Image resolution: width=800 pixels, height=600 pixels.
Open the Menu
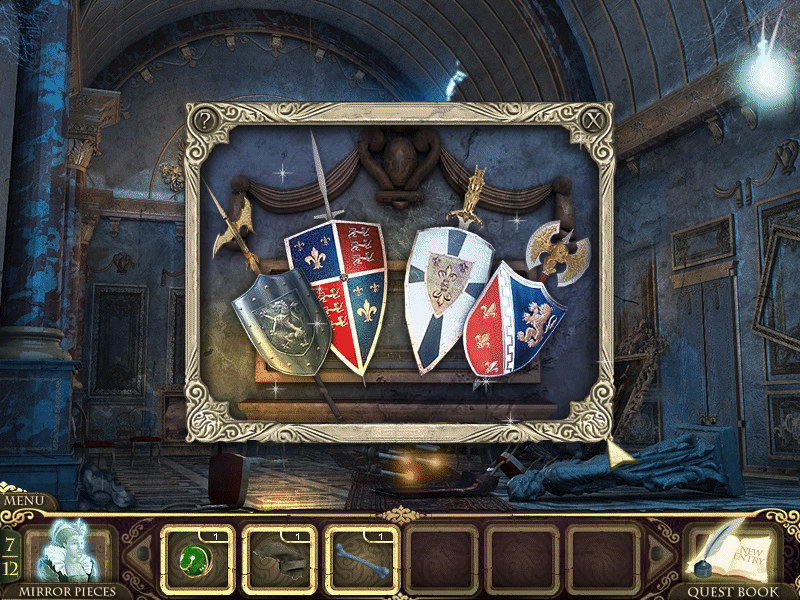[x=21, y=500]
